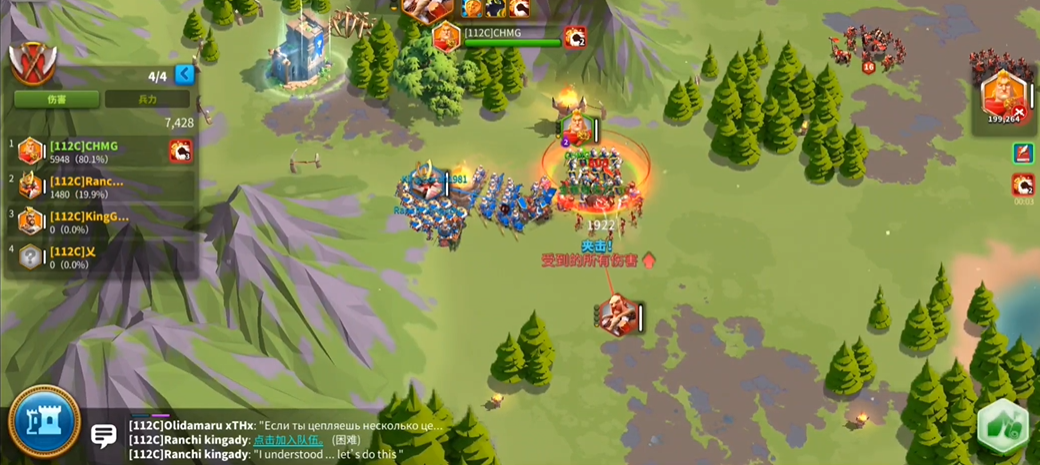Click the red skill icon beside CHMG's row

click(180, 151)
